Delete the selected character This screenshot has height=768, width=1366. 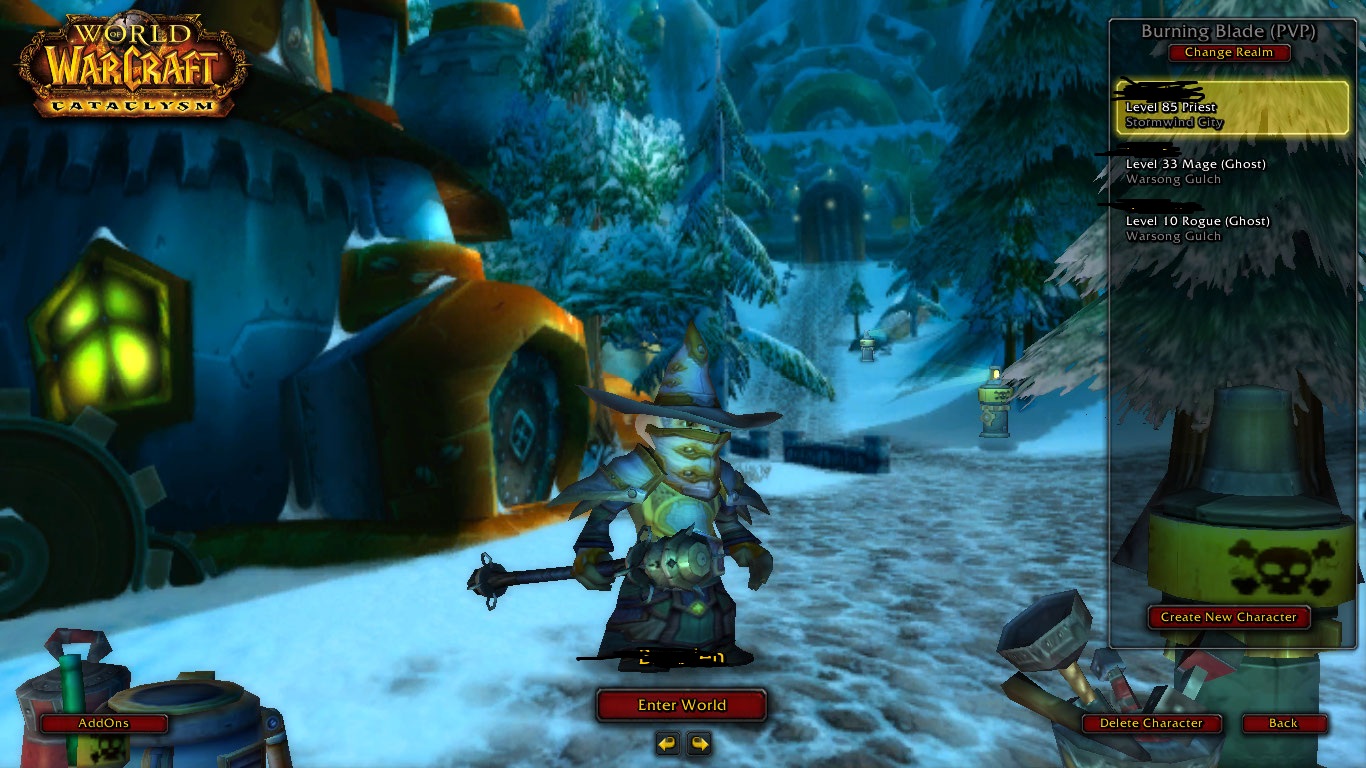[x=1151, y=723]
